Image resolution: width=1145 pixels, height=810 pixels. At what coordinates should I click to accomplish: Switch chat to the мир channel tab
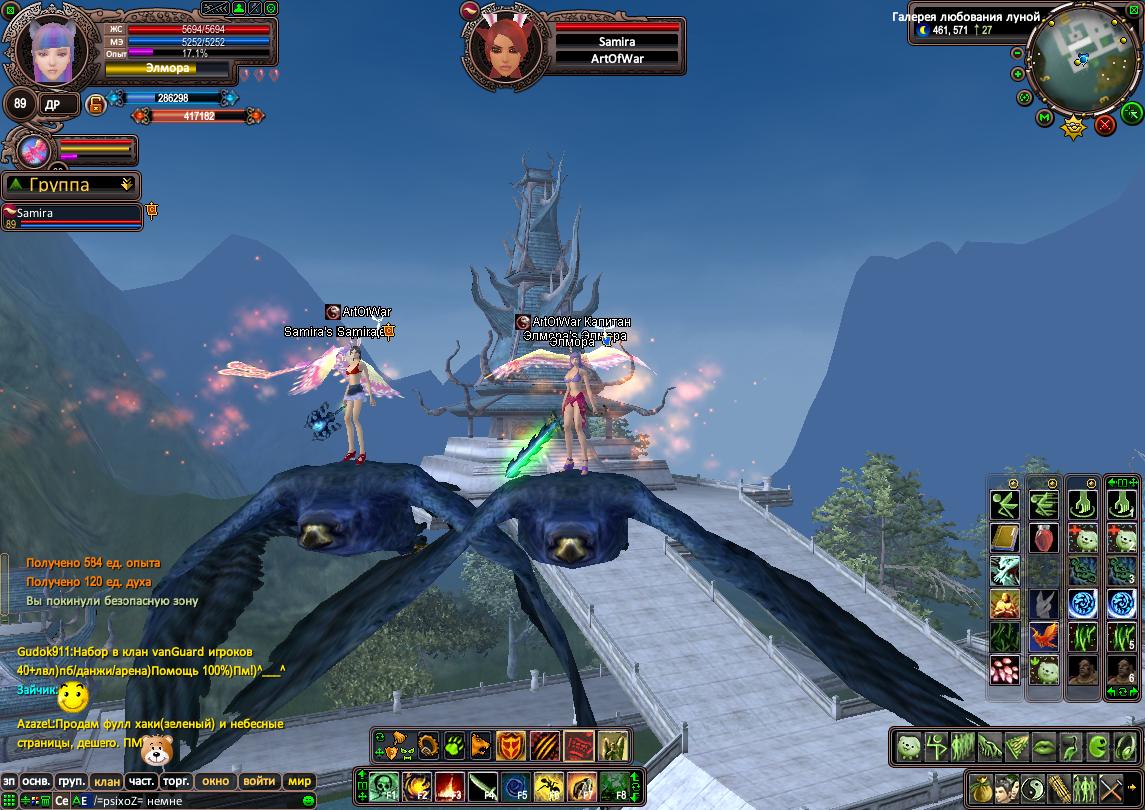click(299, 781)
